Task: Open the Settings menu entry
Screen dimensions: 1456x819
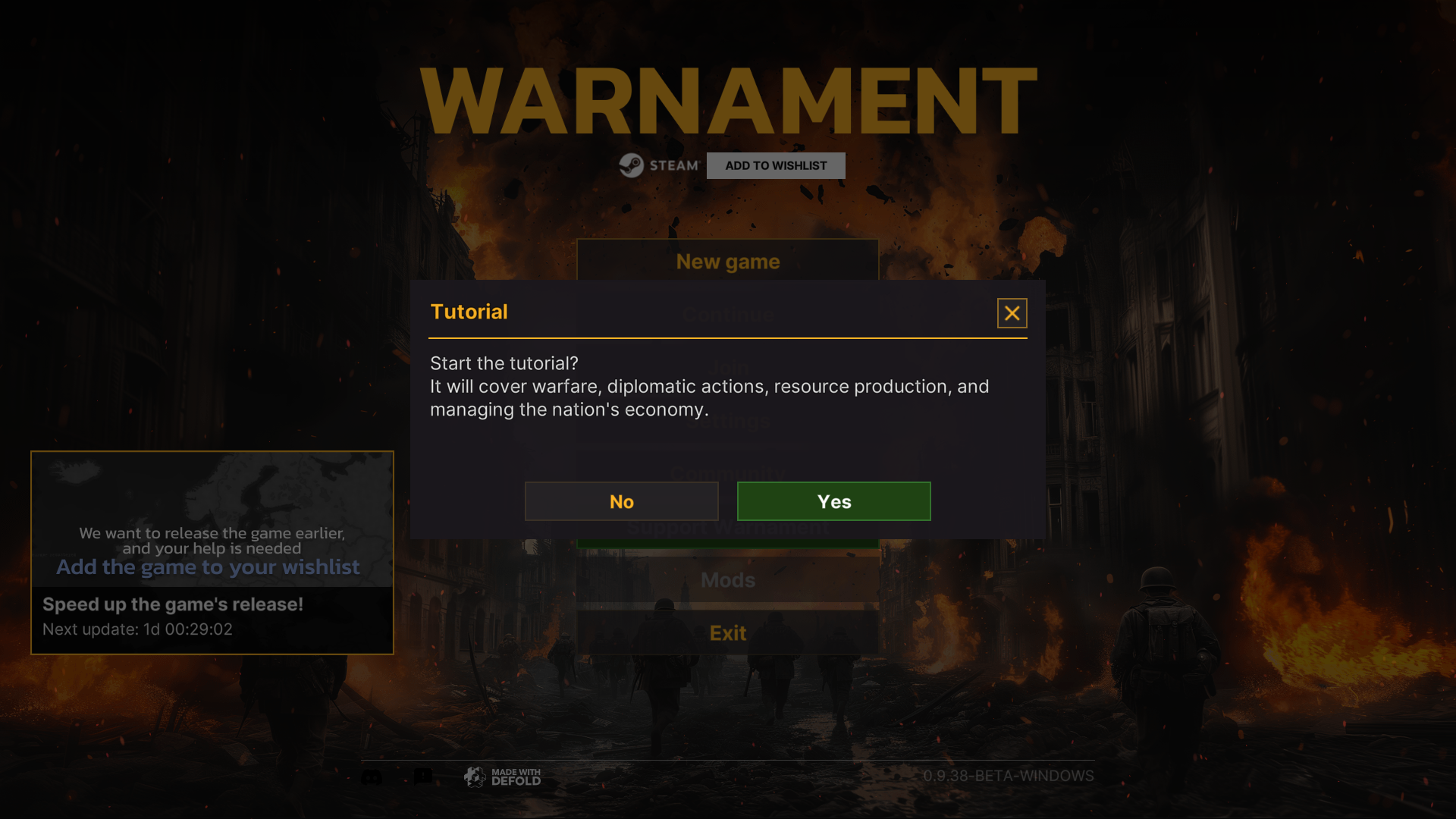Action: 727,420
